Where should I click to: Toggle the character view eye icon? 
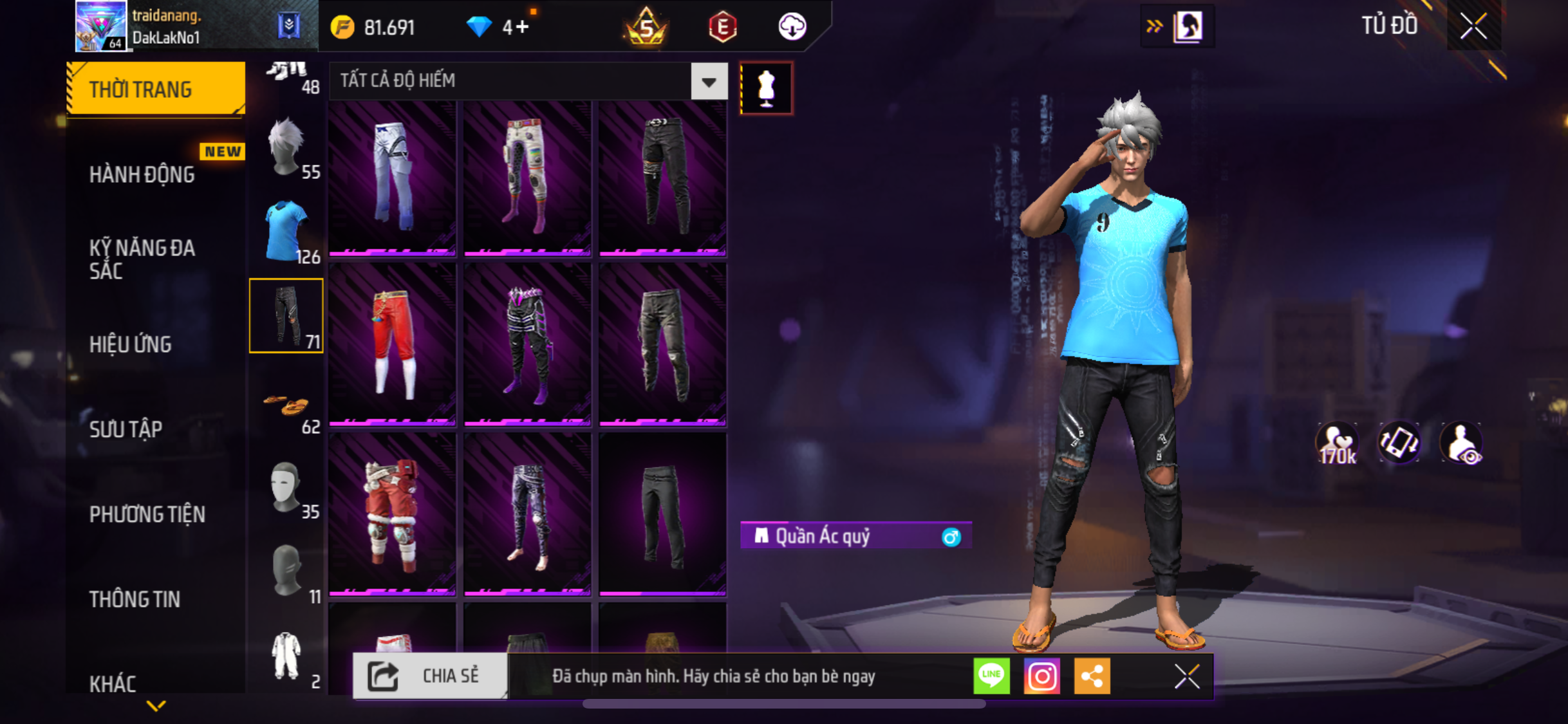[1462, 443]
